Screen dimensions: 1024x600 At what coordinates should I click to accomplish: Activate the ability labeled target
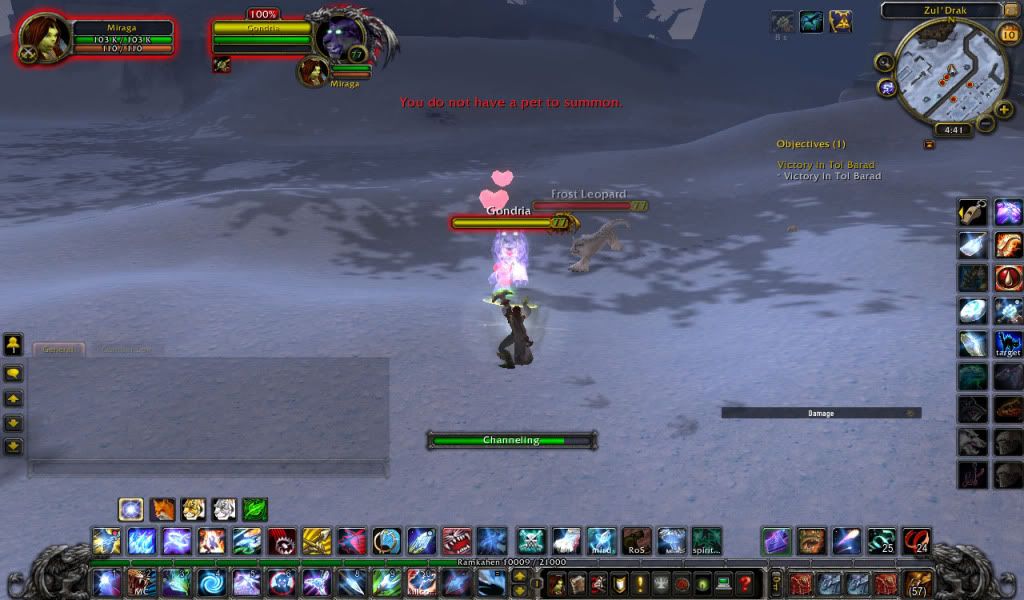pos(1008,344)
